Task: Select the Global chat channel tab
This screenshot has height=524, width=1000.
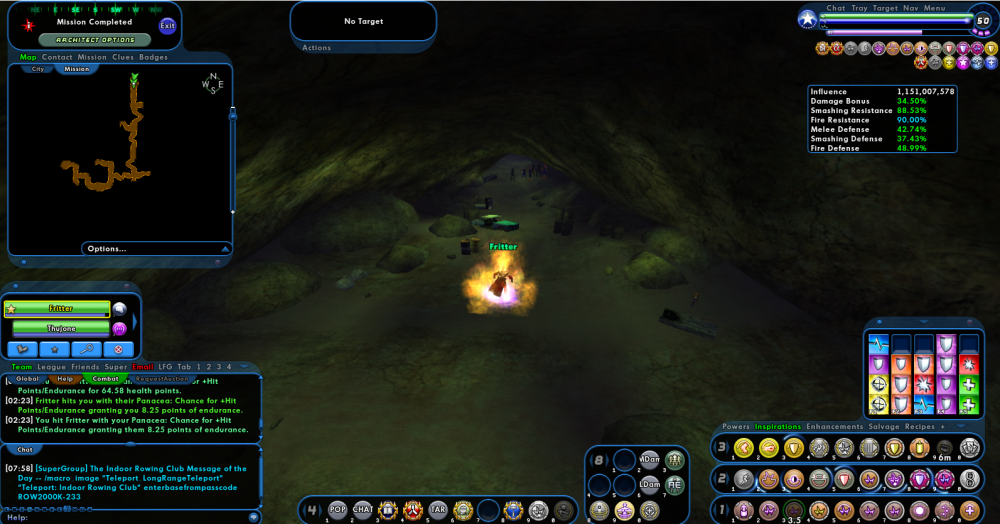Action: (27, 379)
